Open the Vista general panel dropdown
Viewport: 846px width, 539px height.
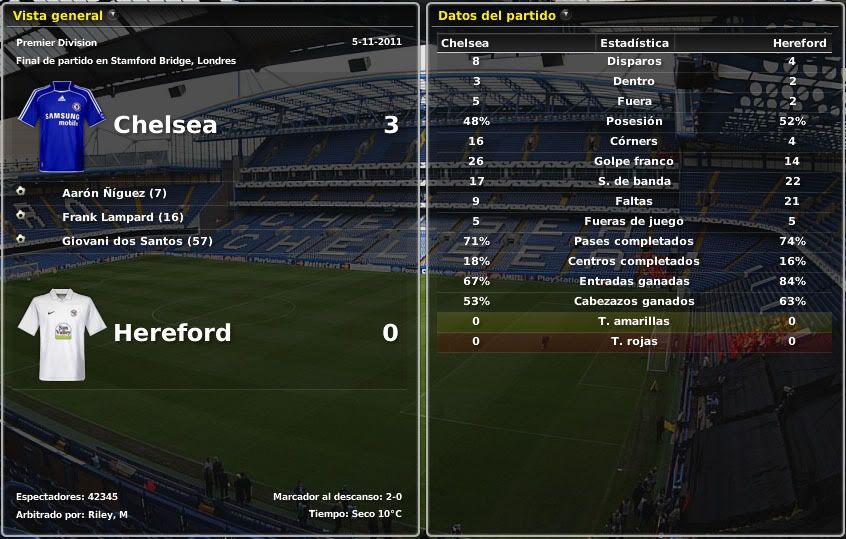[112, 15]
